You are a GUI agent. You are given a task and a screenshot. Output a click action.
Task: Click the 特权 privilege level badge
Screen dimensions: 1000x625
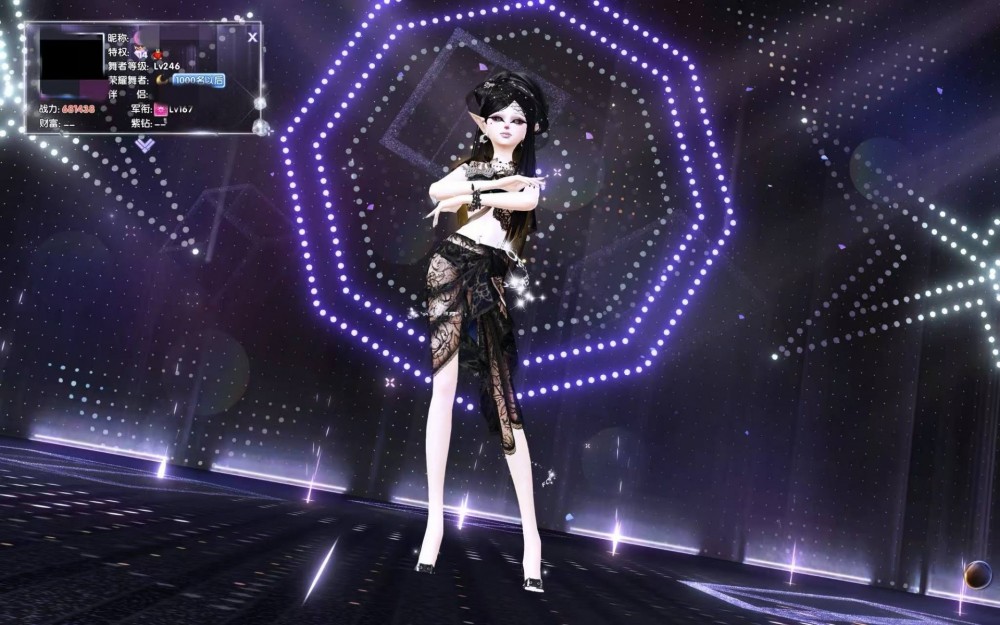pyautogui.click(x=141, y=53)
